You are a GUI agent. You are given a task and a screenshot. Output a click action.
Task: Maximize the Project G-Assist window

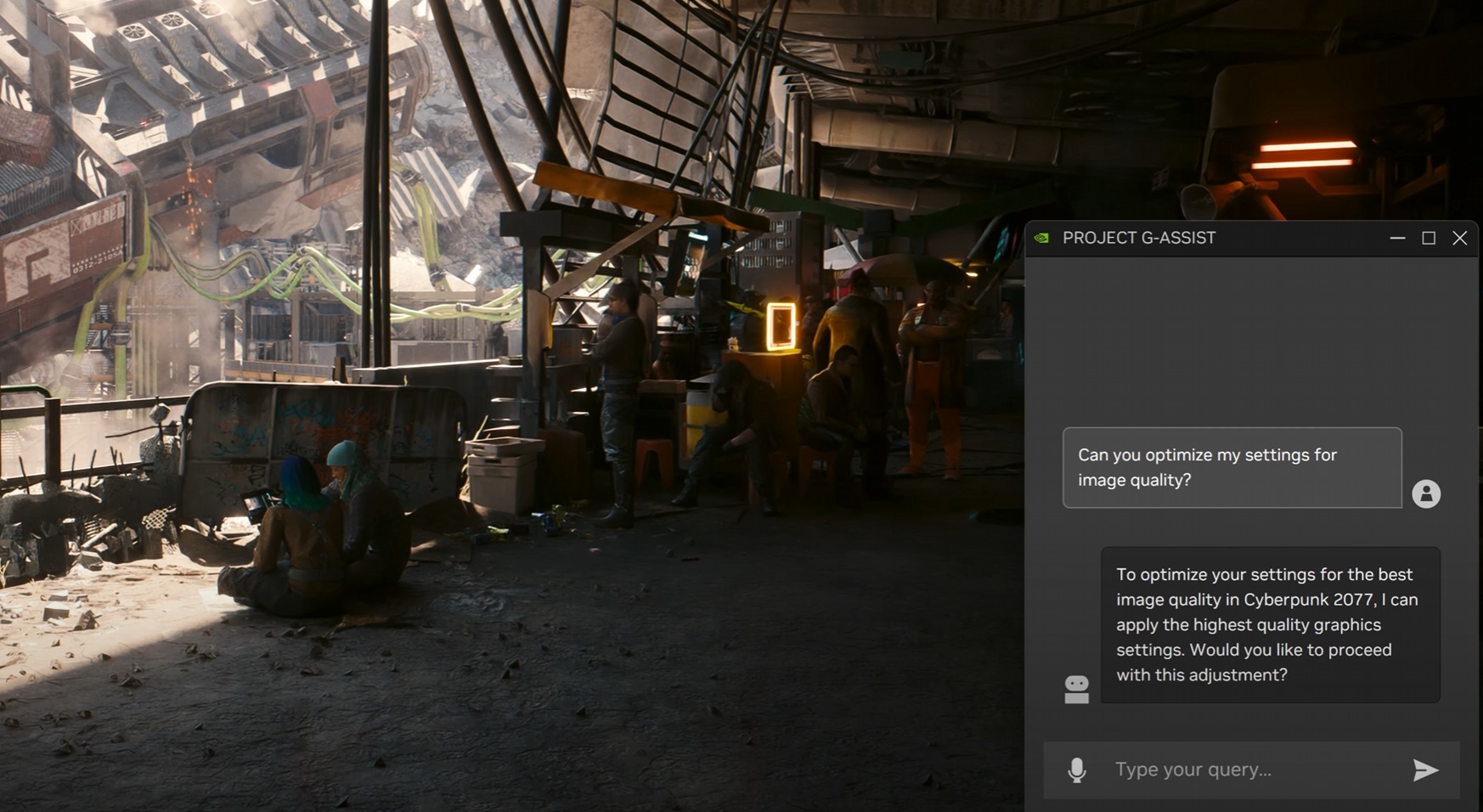coord(1429,239)
